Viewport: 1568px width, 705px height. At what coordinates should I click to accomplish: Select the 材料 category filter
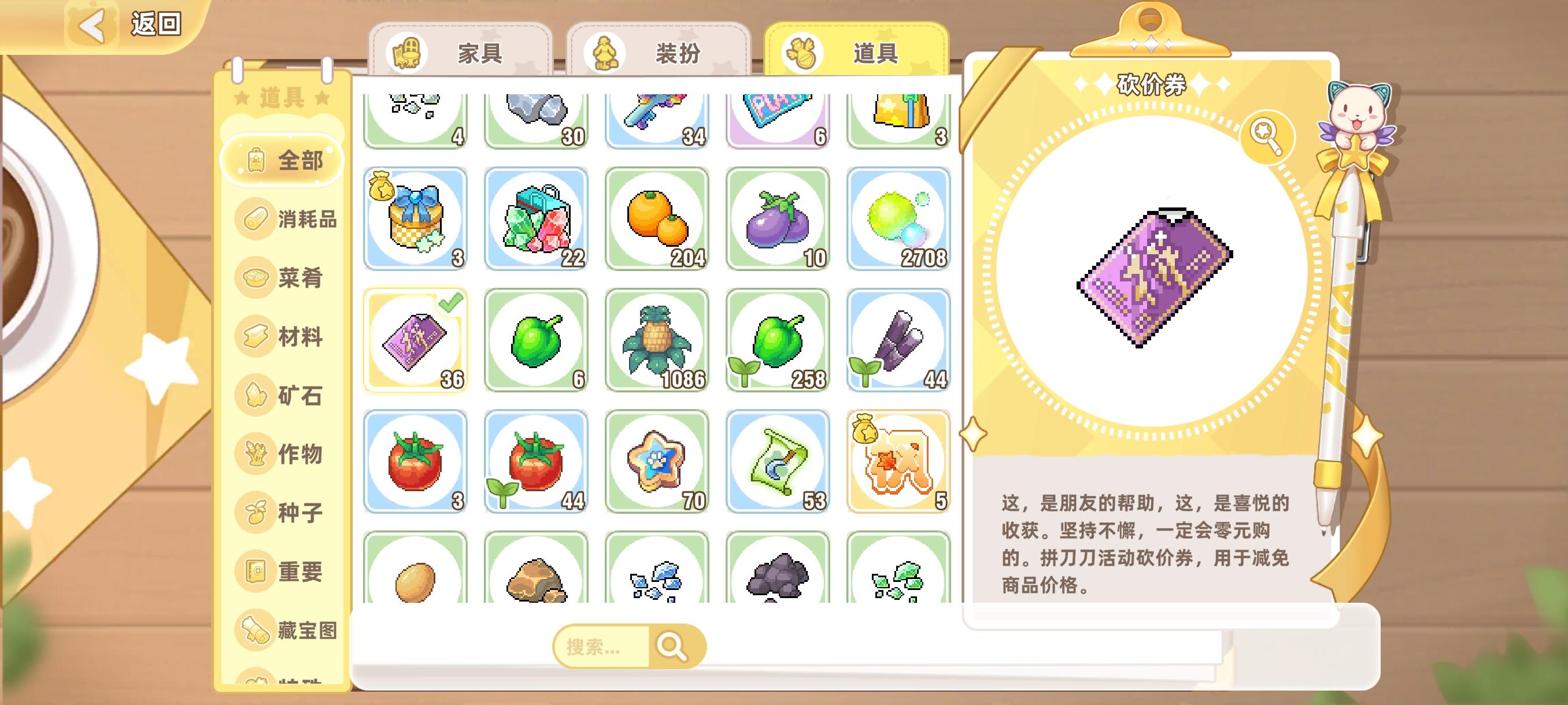click(x=286, y=336)
